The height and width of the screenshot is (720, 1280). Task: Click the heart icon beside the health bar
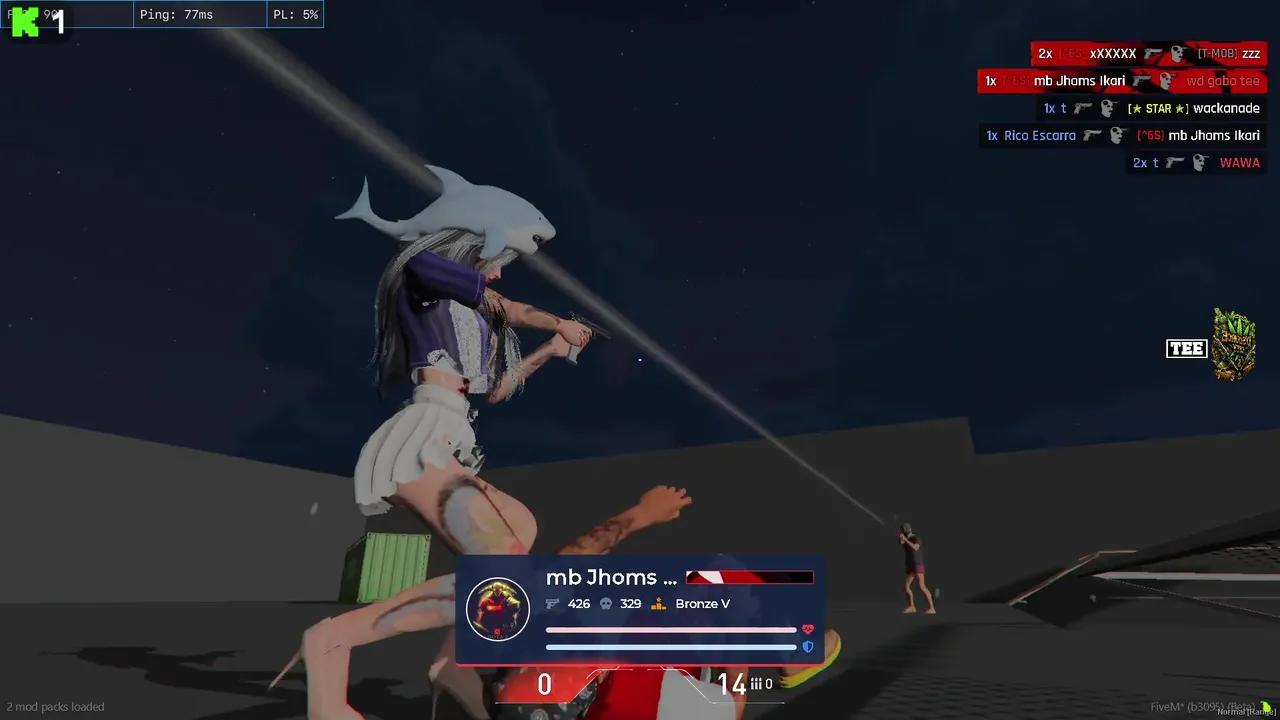[x=808, y=630]
